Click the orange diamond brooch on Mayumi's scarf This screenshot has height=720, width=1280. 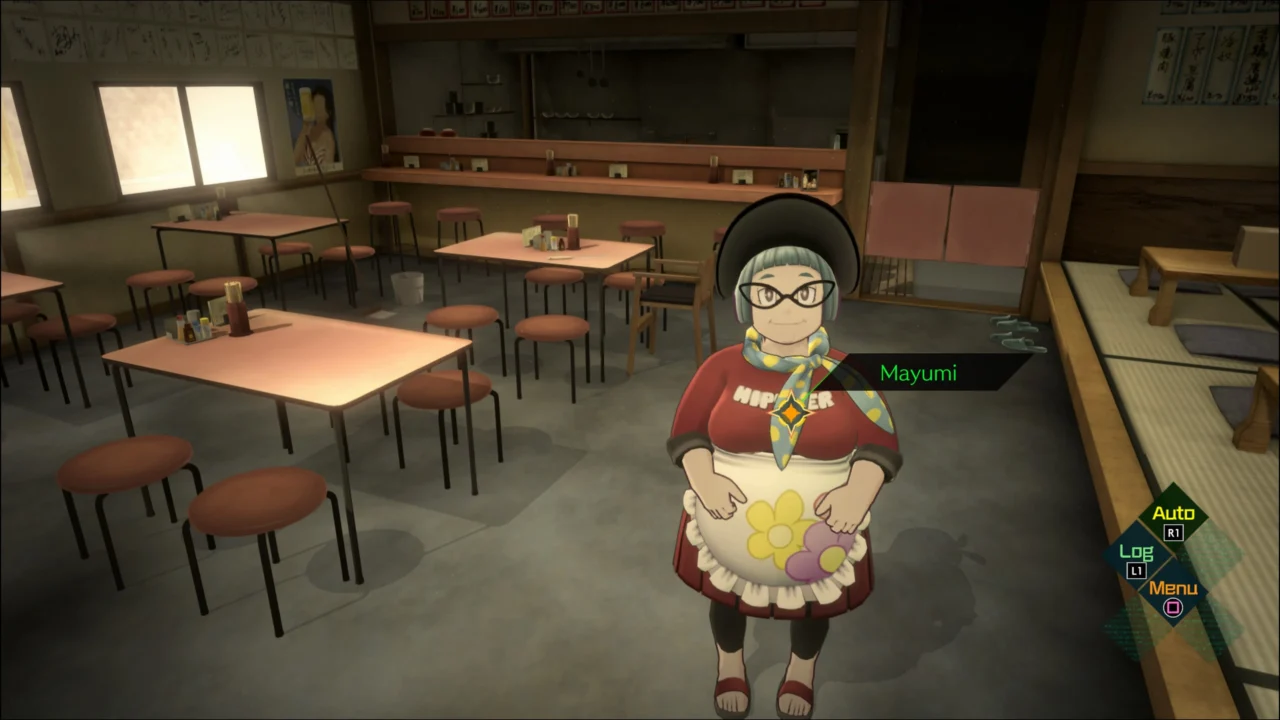pos(793,410)
